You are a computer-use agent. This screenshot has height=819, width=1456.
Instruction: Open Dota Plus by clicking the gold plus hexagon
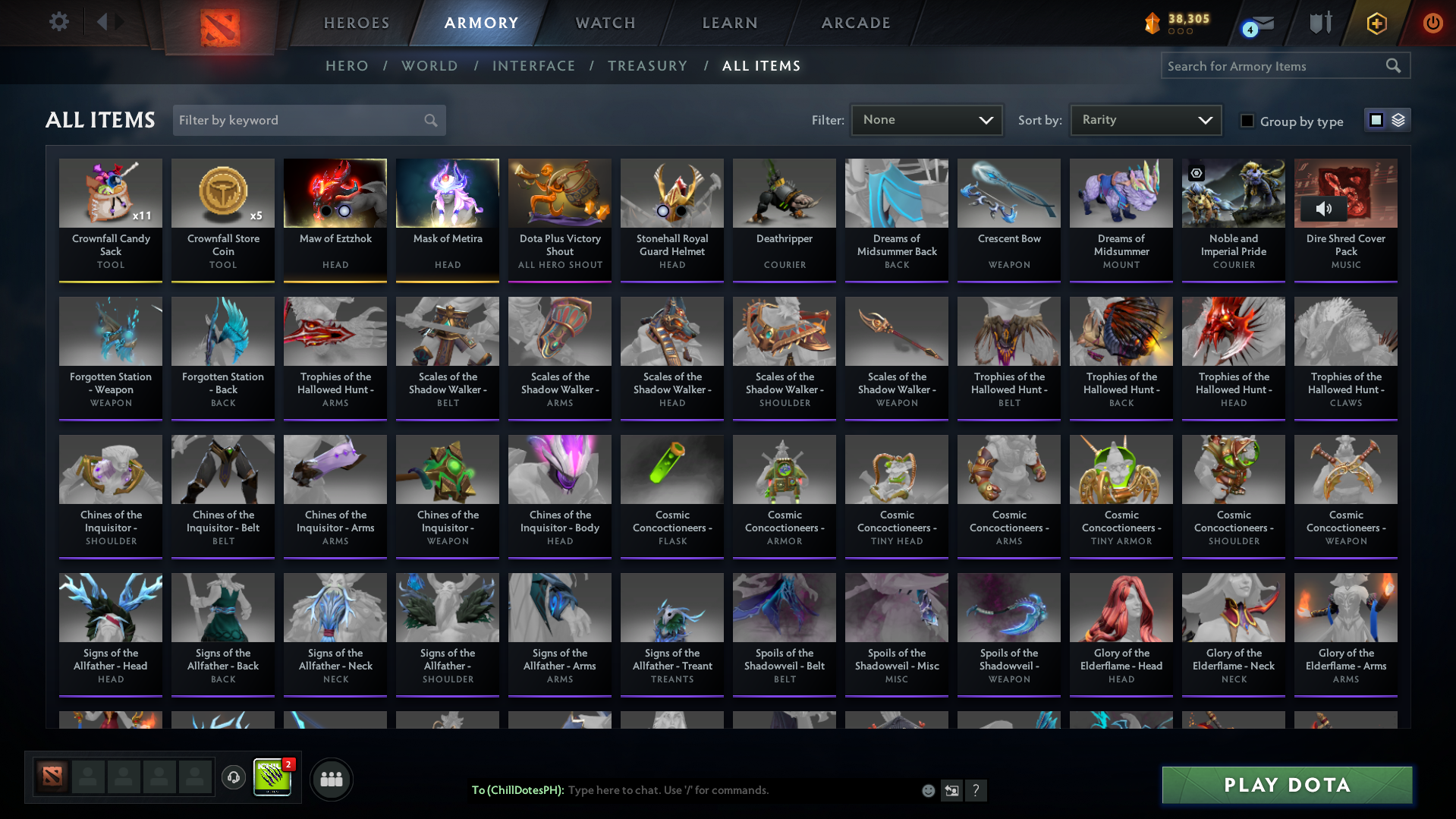point(1376,23)
